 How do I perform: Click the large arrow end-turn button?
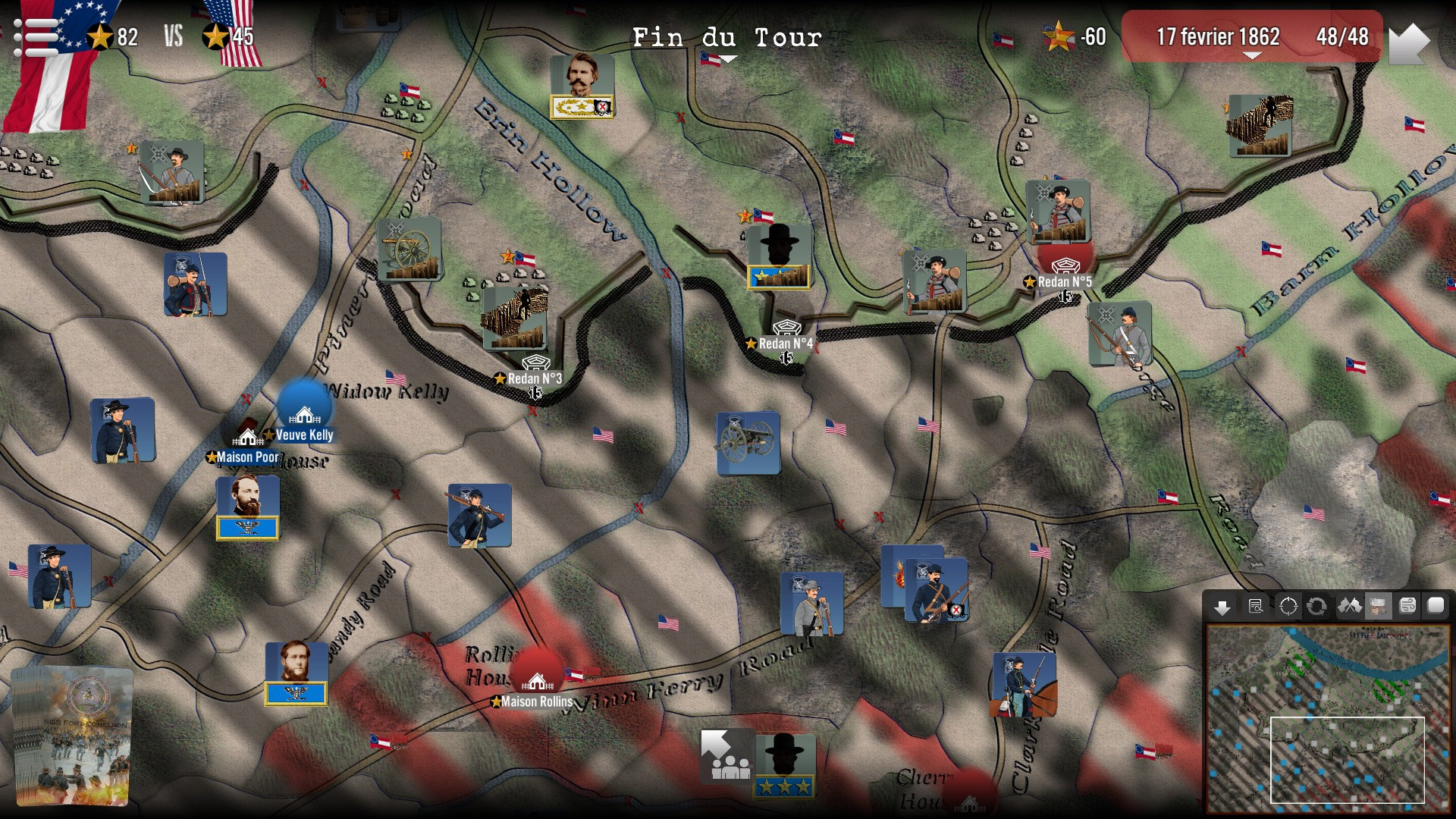1409,43
